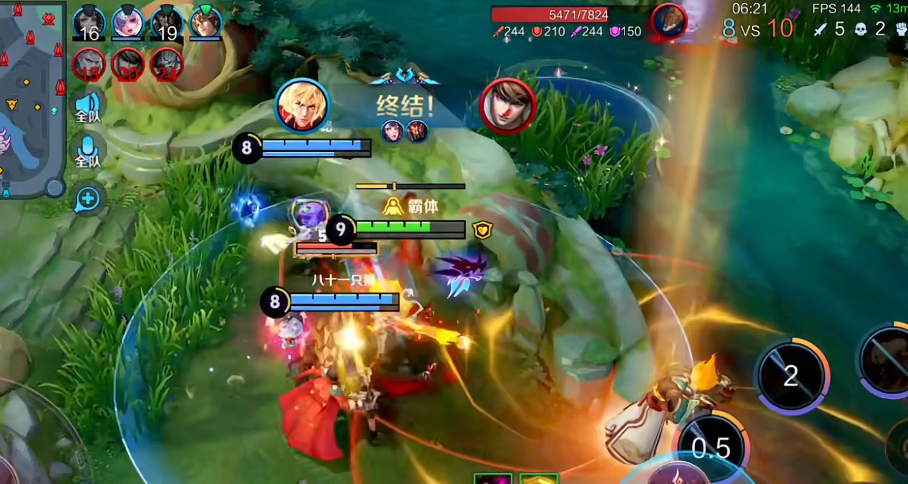Select the enemy portrait with 24 timer
Image resolution: width=908 pixels, height=484 pixels.
(x=167, y=65)
